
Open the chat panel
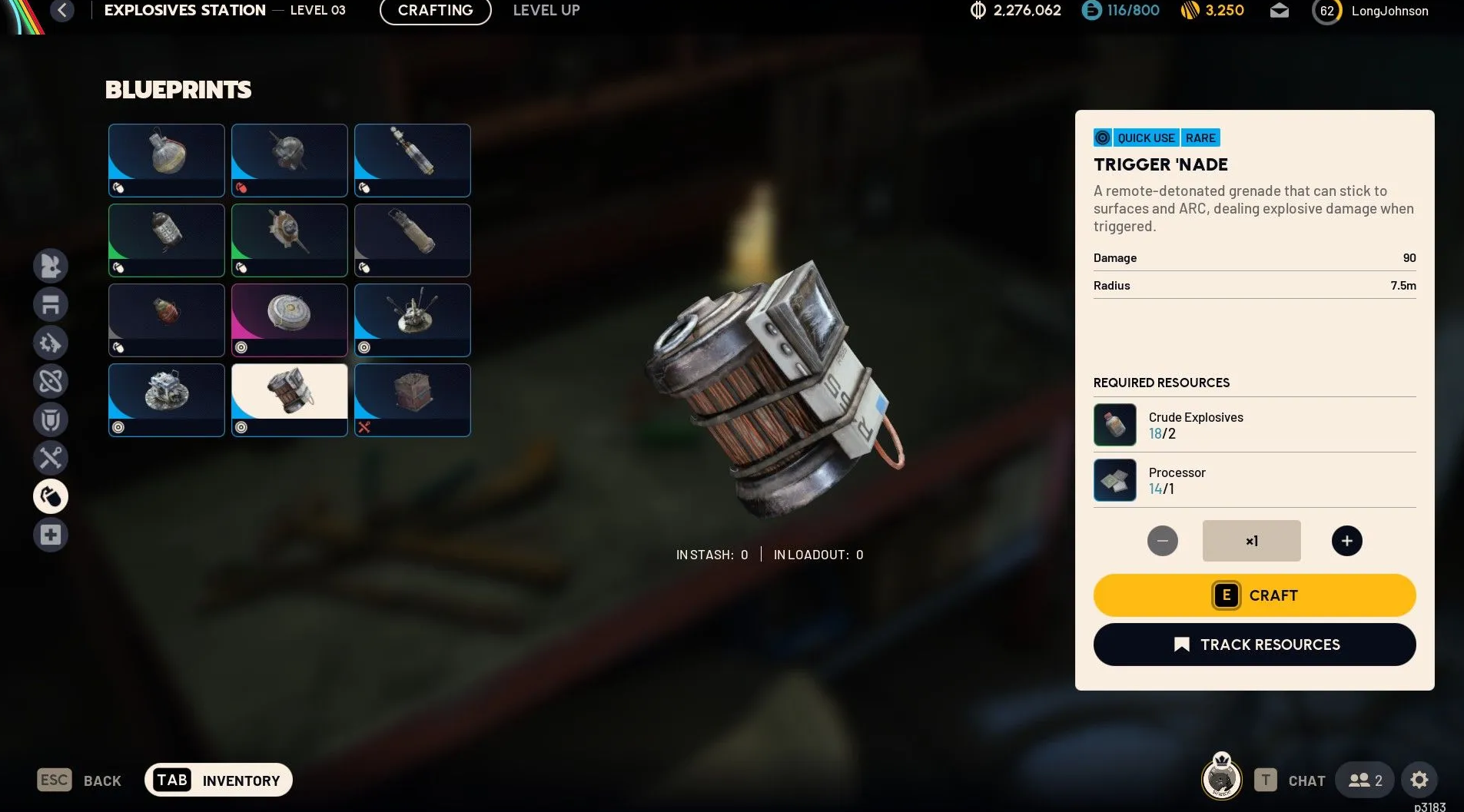[x=1290, y=781]
